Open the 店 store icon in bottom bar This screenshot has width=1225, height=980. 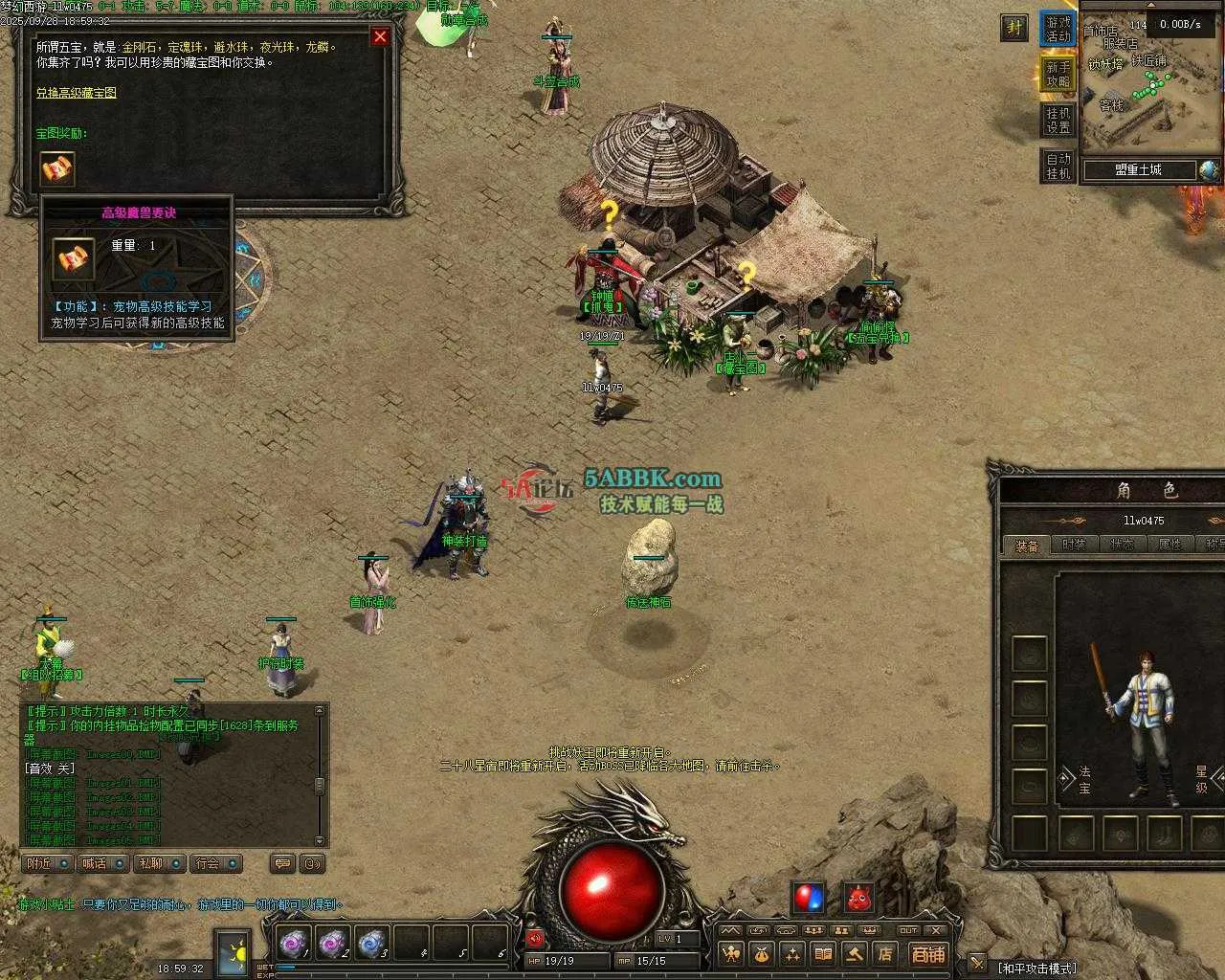885,954
